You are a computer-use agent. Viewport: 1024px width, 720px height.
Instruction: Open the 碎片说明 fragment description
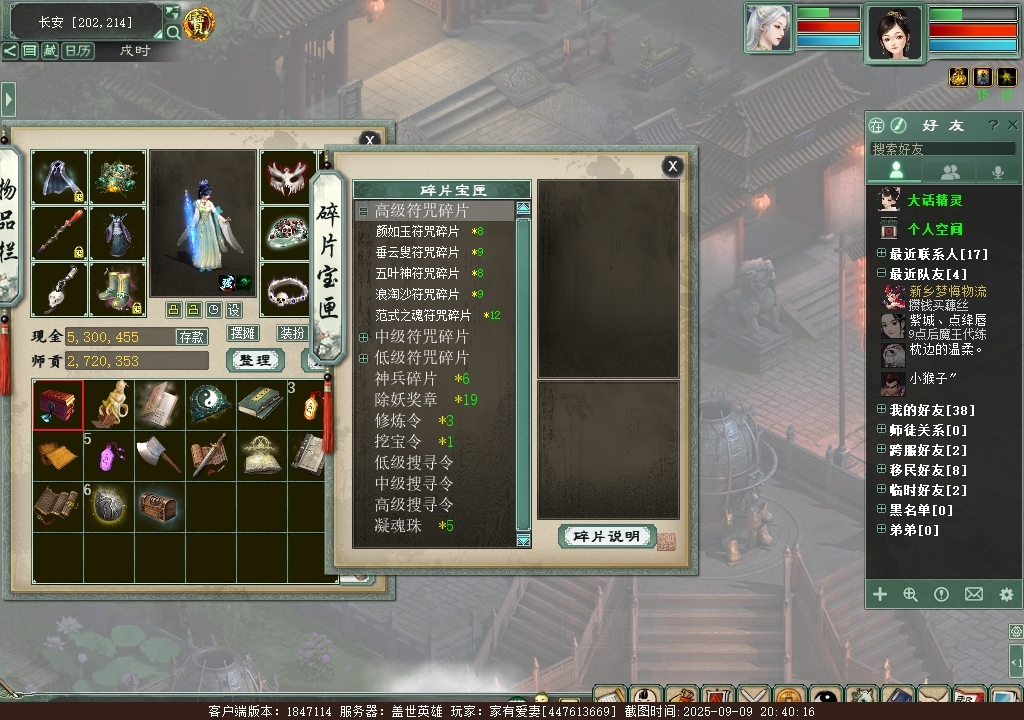click(606, 536)
